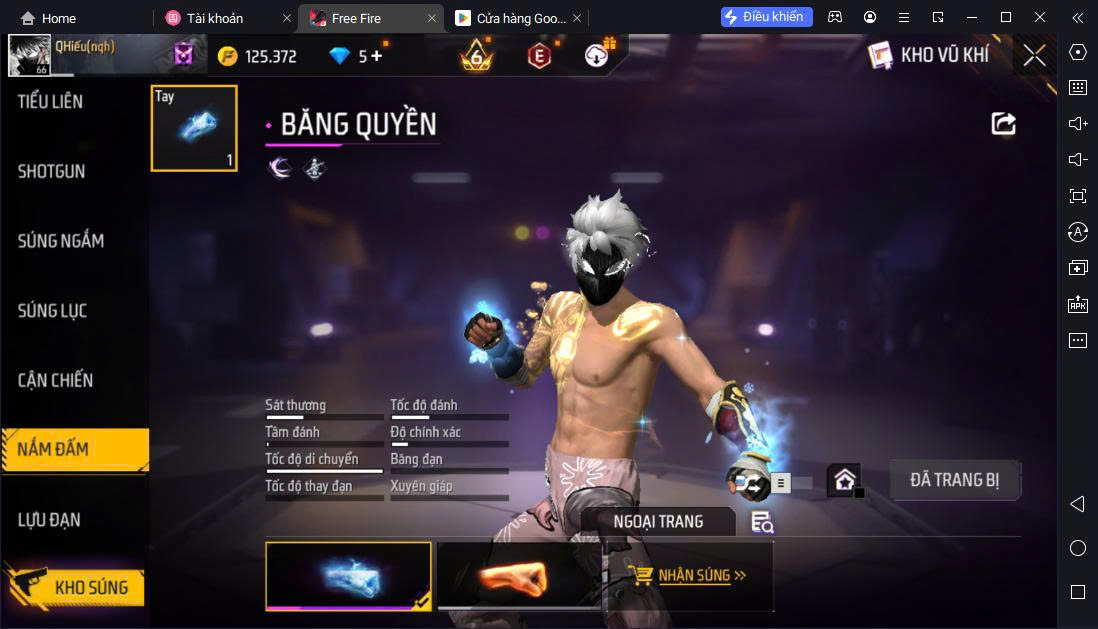Viewport: 1098px width, 629px height.
Task: Add more diamonds with the plus
Action: (x=377, y=56)
